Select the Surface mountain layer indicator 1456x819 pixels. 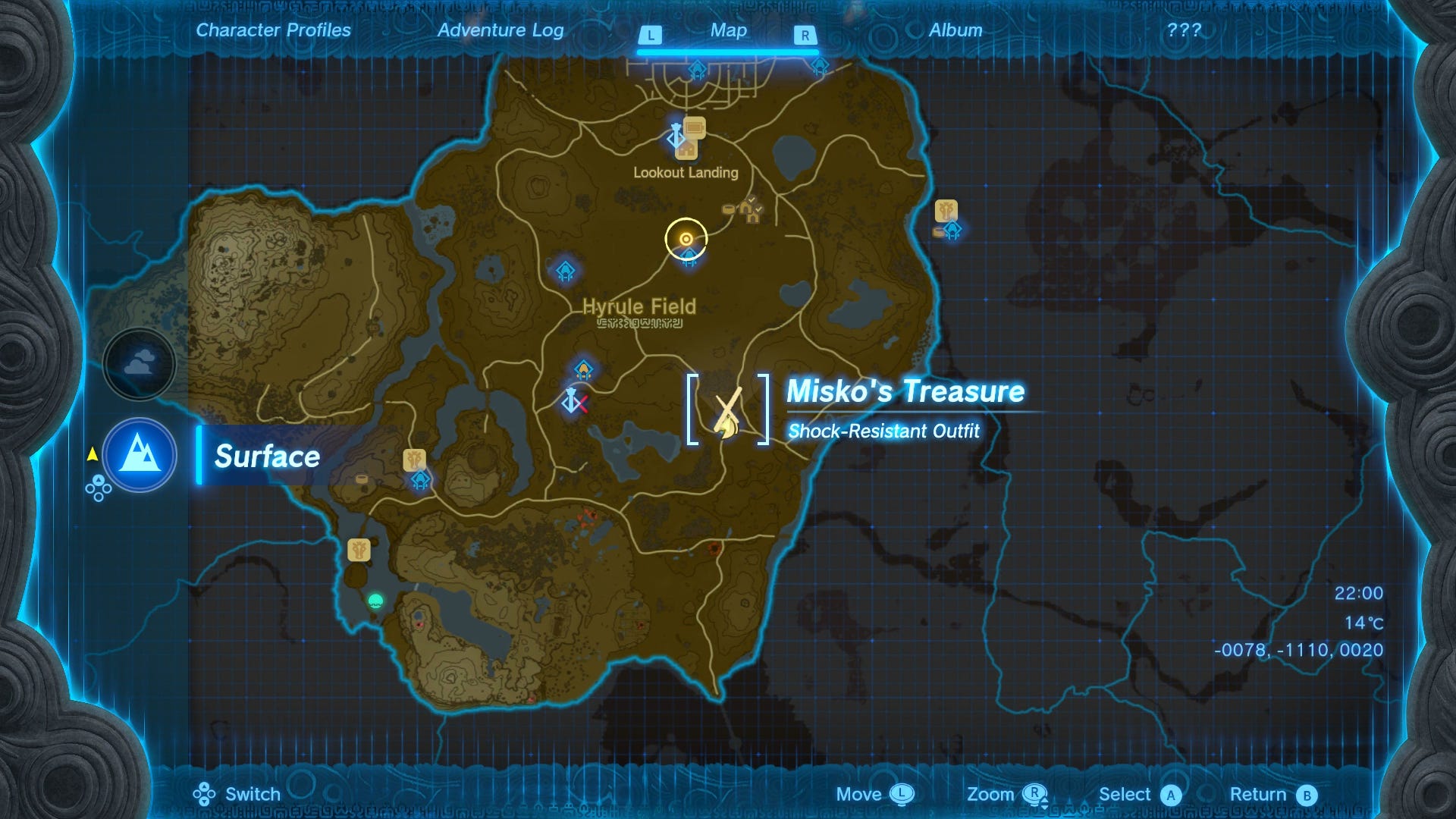tap(140, 455)
